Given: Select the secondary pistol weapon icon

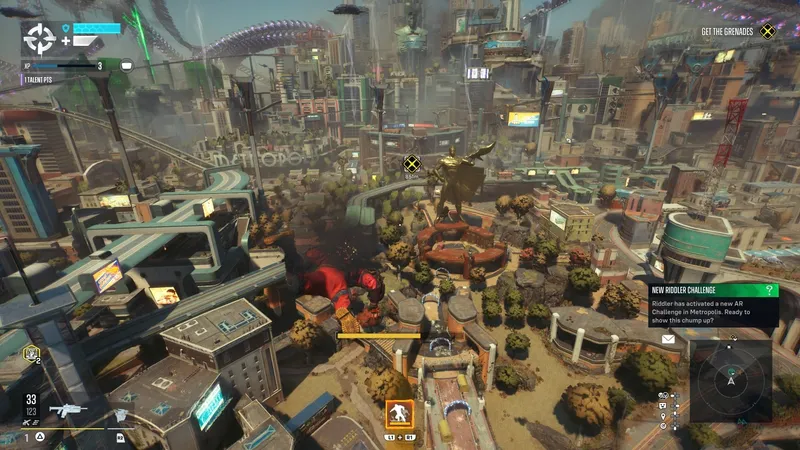Looking at the screenshot, I should click(120, 413).
